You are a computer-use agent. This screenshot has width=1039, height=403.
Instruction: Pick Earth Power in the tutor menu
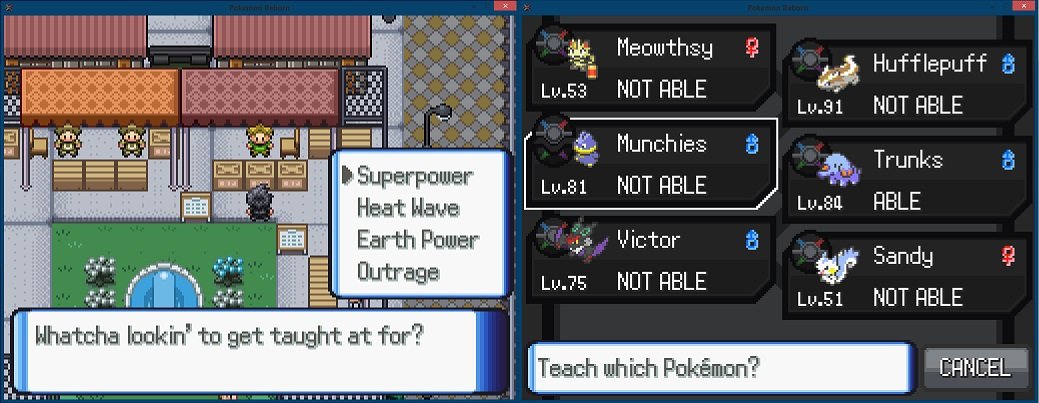coord(417,240)
